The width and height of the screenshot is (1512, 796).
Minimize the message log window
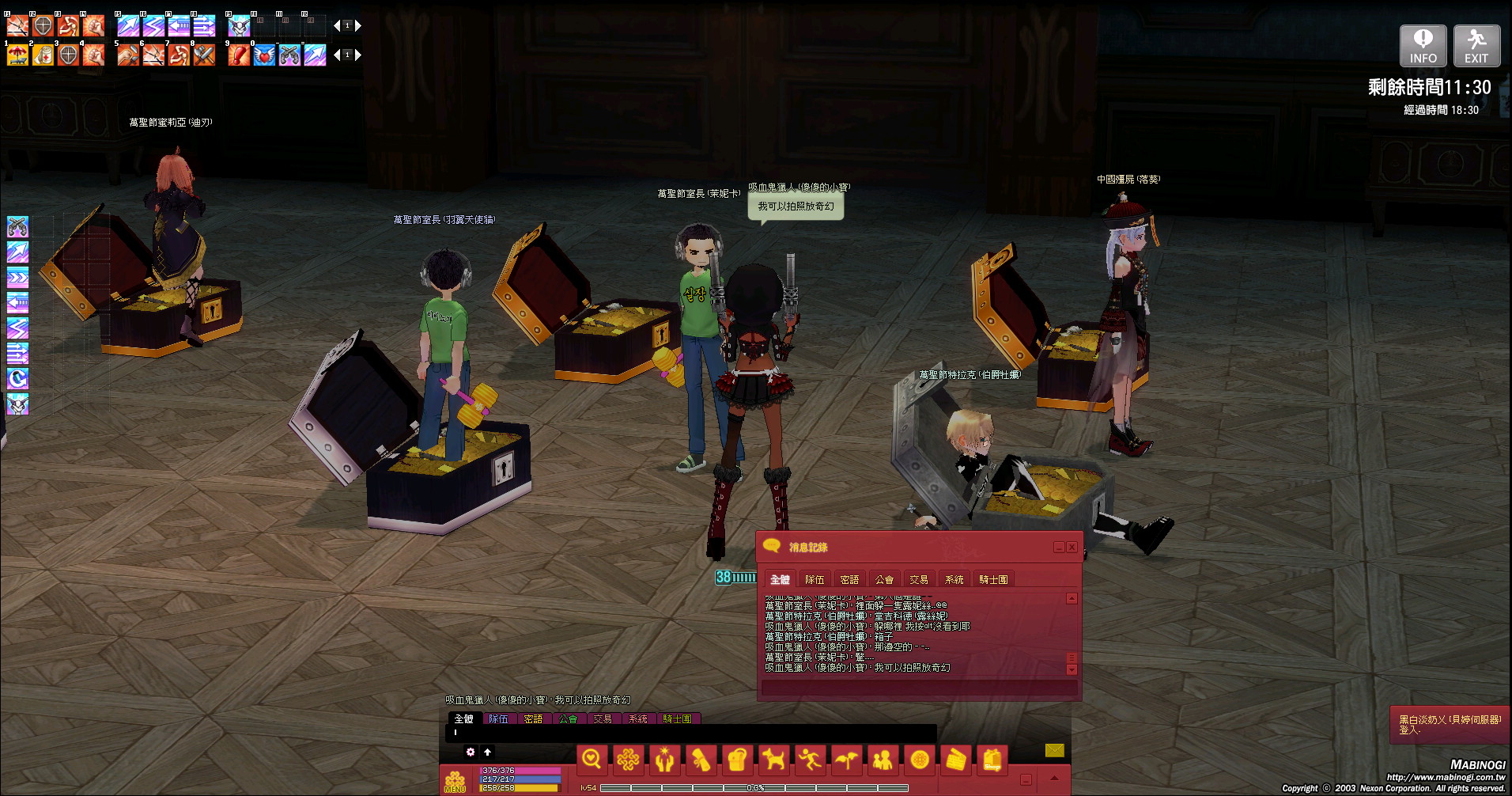[x=1059, y=548]
